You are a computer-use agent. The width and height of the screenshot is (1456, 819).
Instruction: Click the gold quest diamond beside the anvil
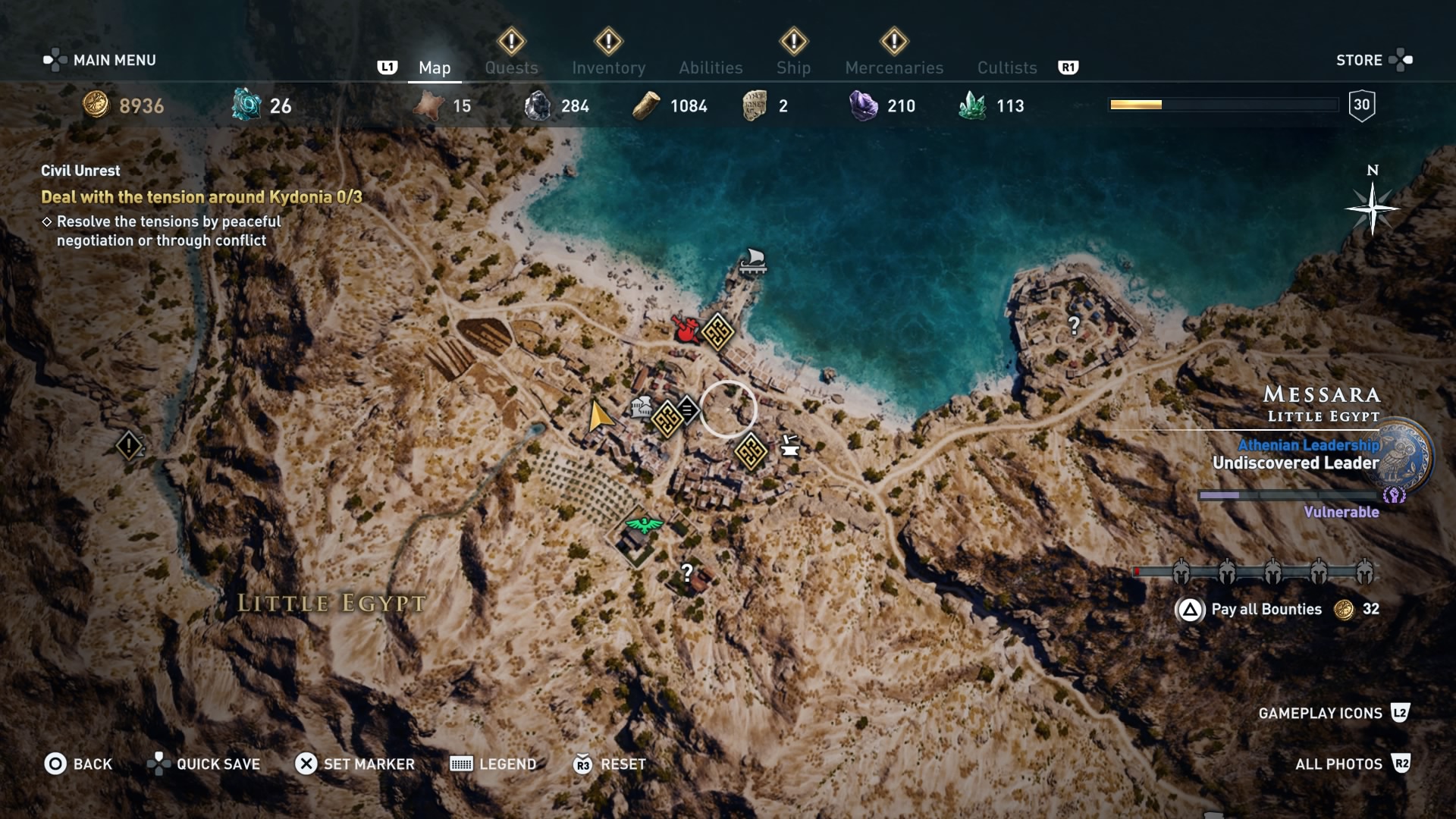[751, 452]
